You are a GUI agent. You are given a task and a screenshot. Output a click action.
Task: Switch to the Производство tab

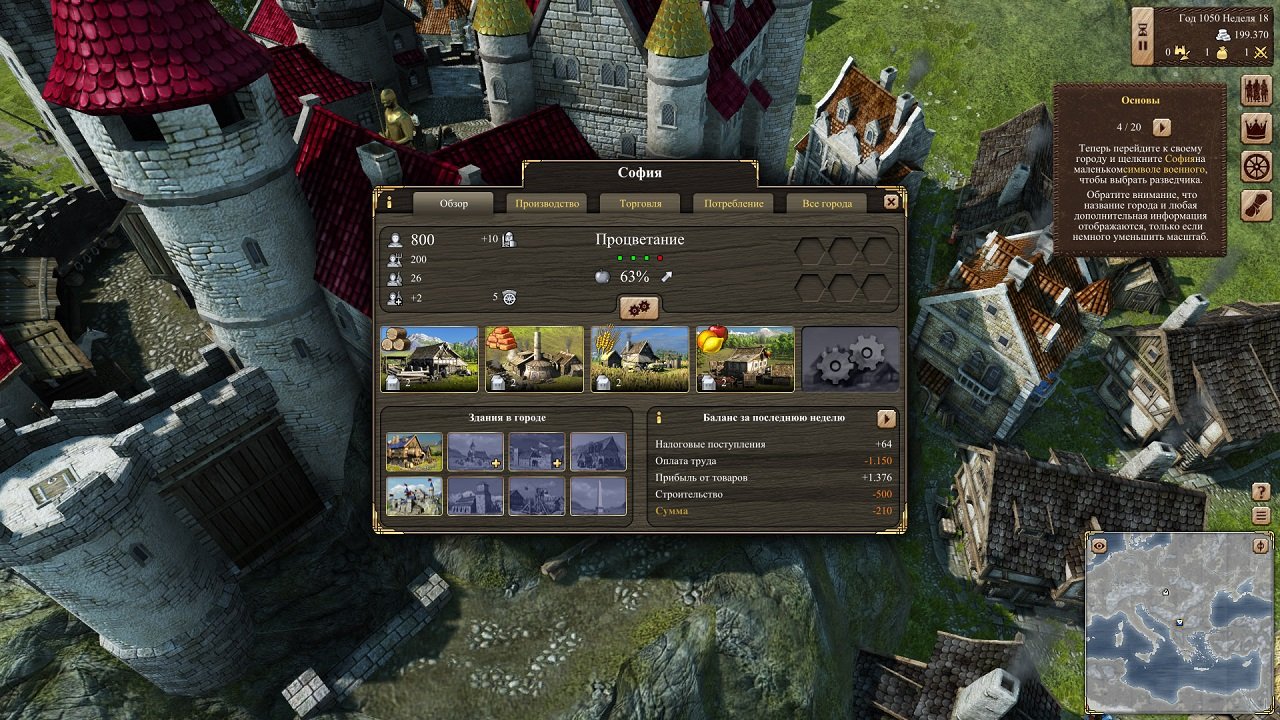tap(546, 202)
